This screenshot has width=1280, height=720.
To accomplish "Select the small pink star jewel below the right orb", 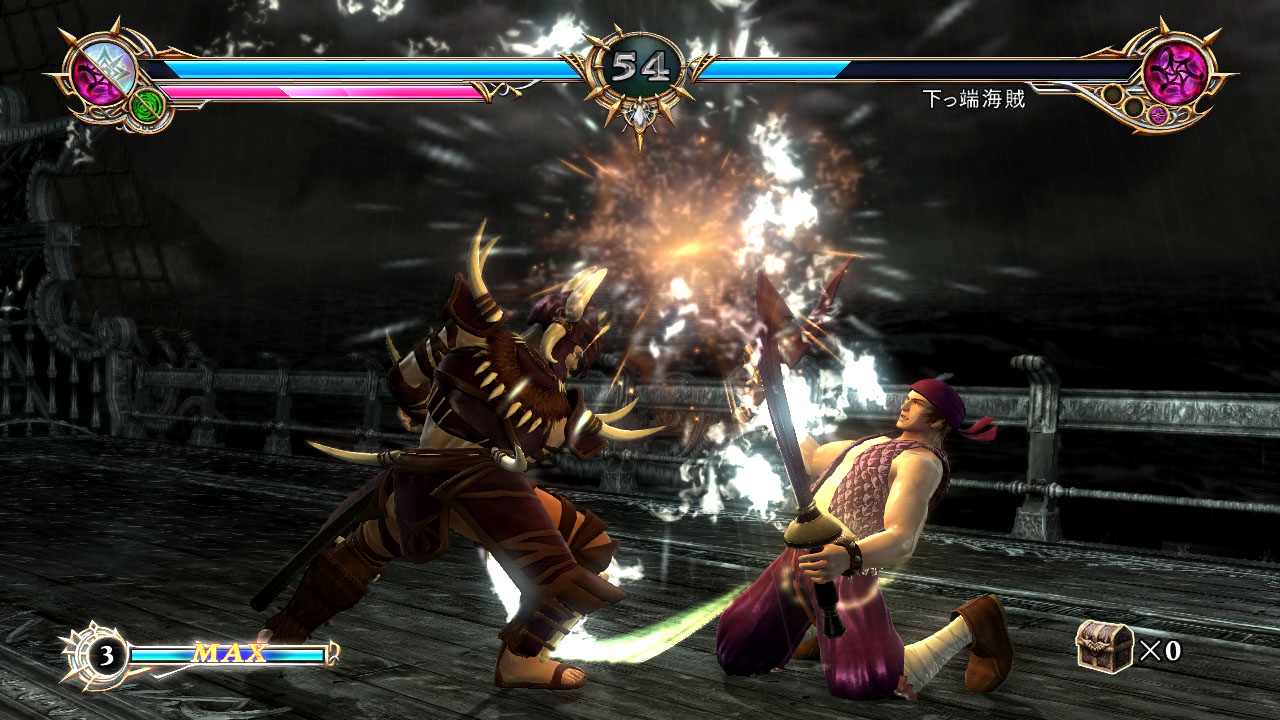I will coord(1158,115).
